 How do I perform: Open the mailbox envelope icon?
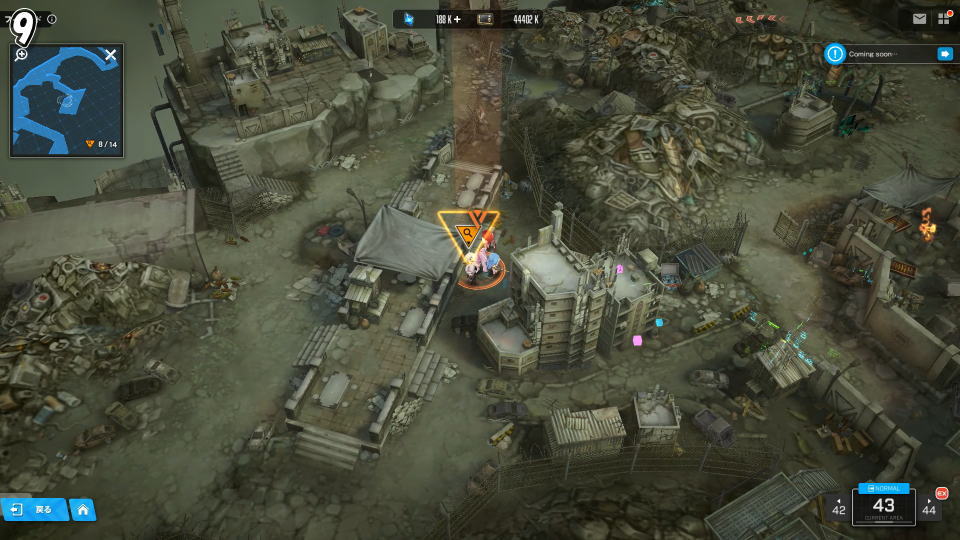(919, 18)
